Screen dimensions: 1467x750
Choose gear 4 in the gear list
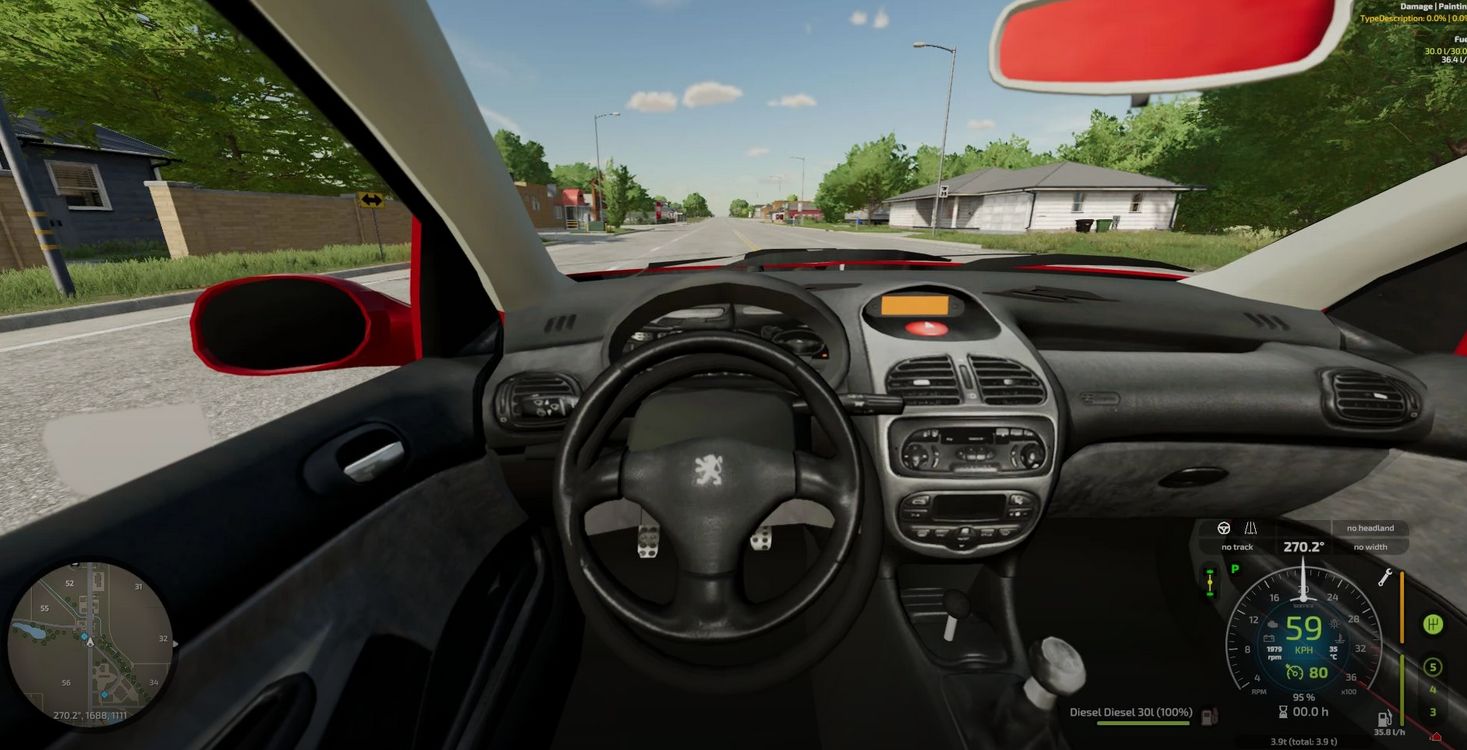click(1432, 690)
